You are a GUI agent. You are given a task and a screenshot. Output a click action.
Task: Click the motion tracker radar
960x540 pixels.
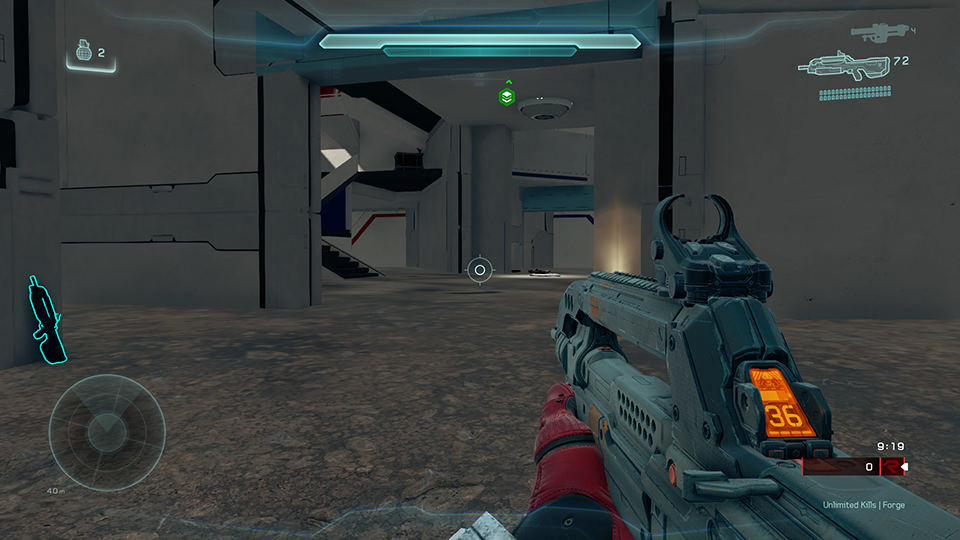(106, 430)
